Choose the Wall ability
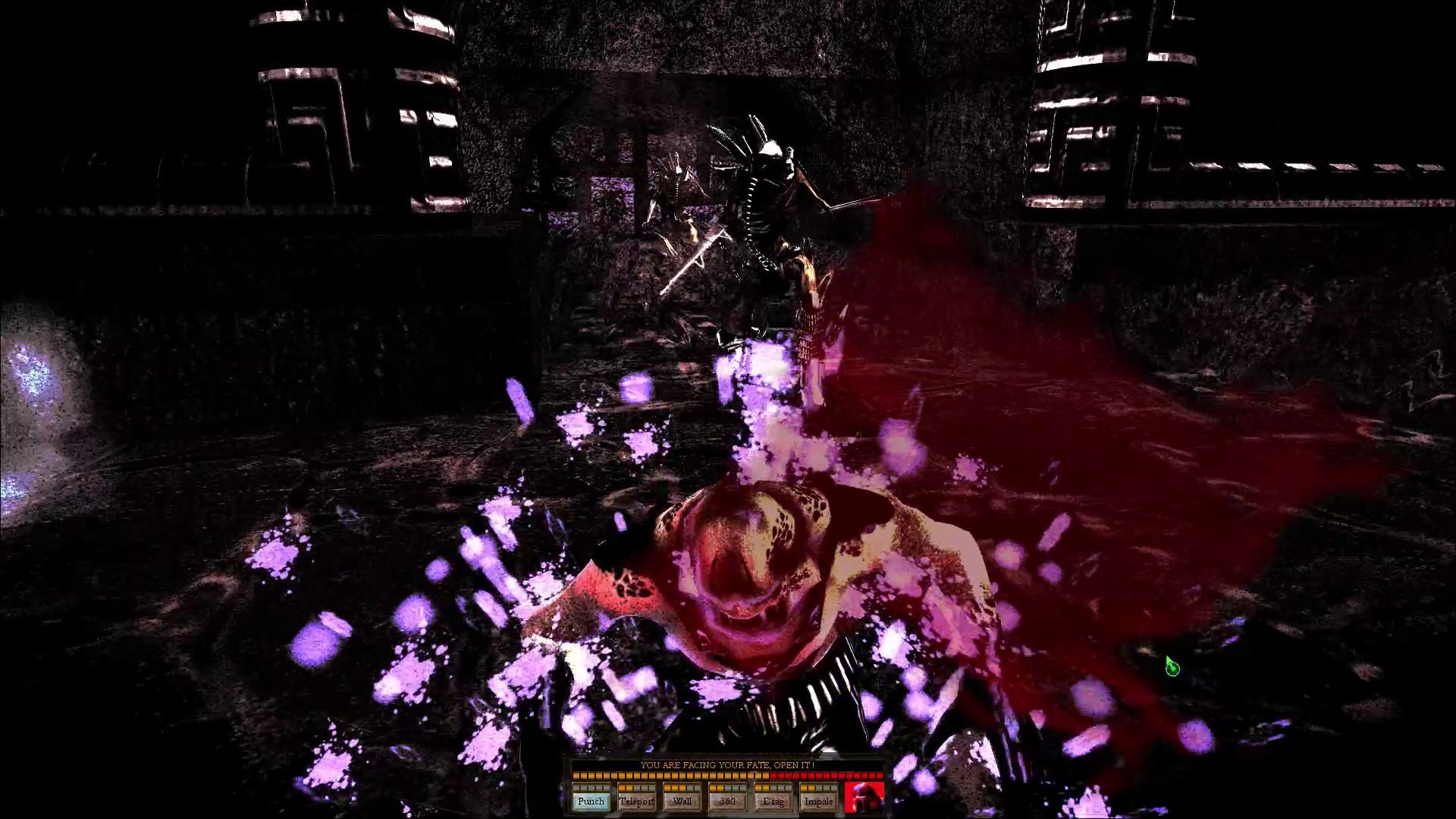This screenshot has width=1456, height=819. [x=682, y=801]
